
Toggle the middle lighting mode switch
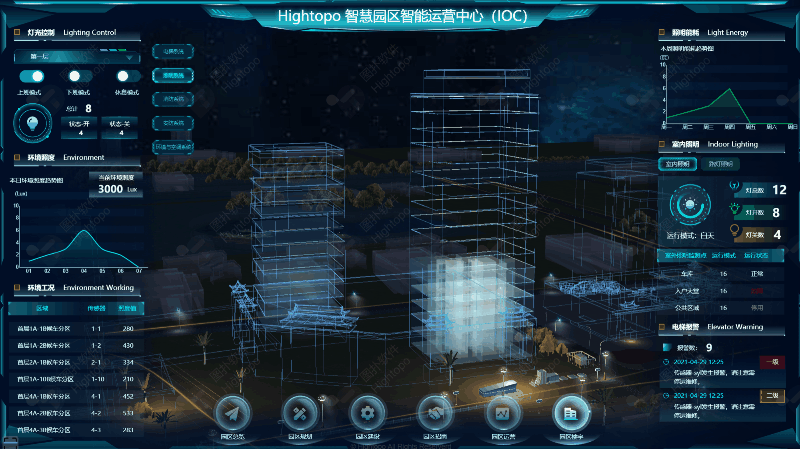pos(76,76)
